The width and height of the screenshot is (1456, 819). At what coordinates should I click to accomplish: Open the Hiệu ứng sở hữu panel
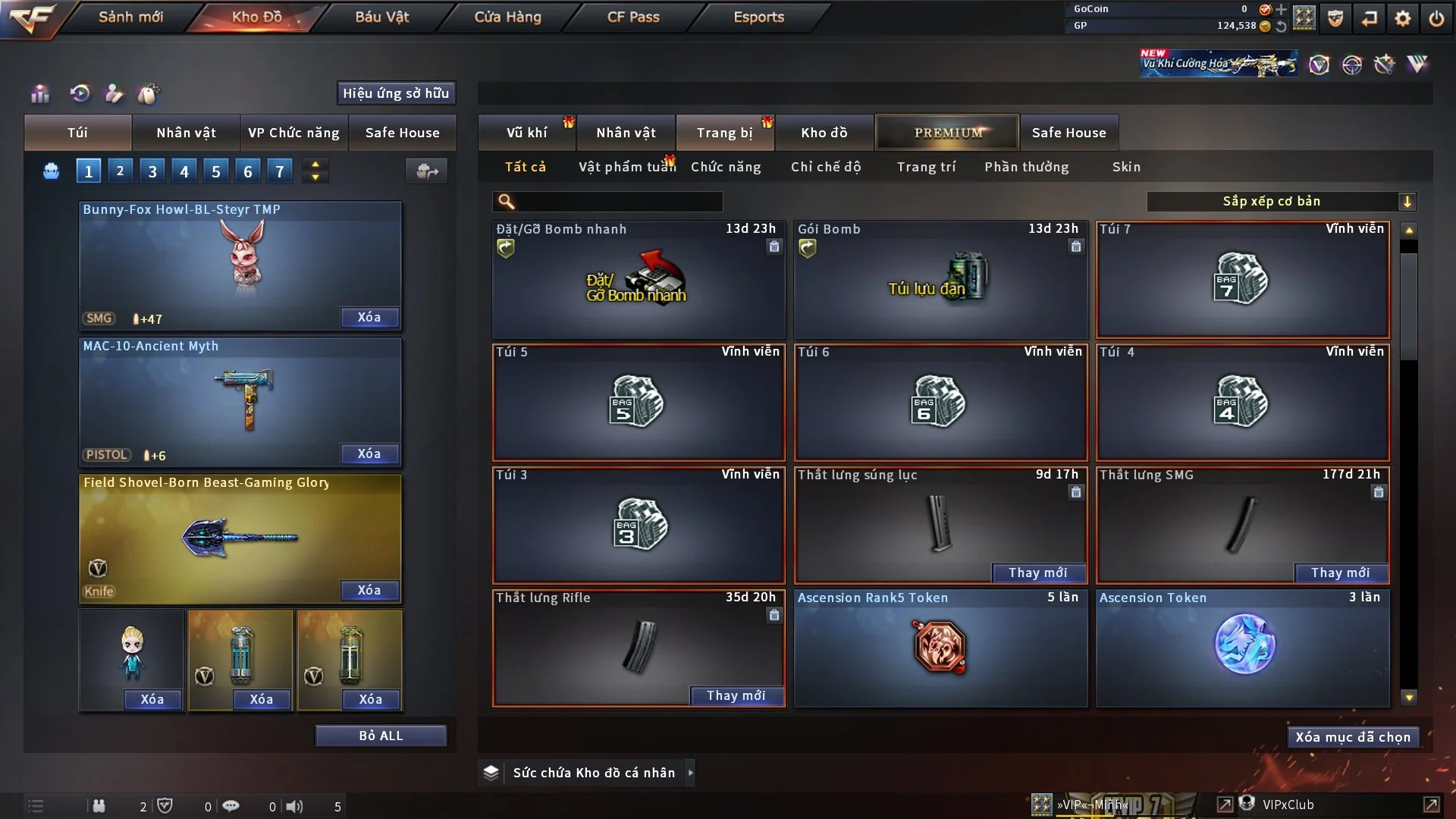(x=396, y=93)
